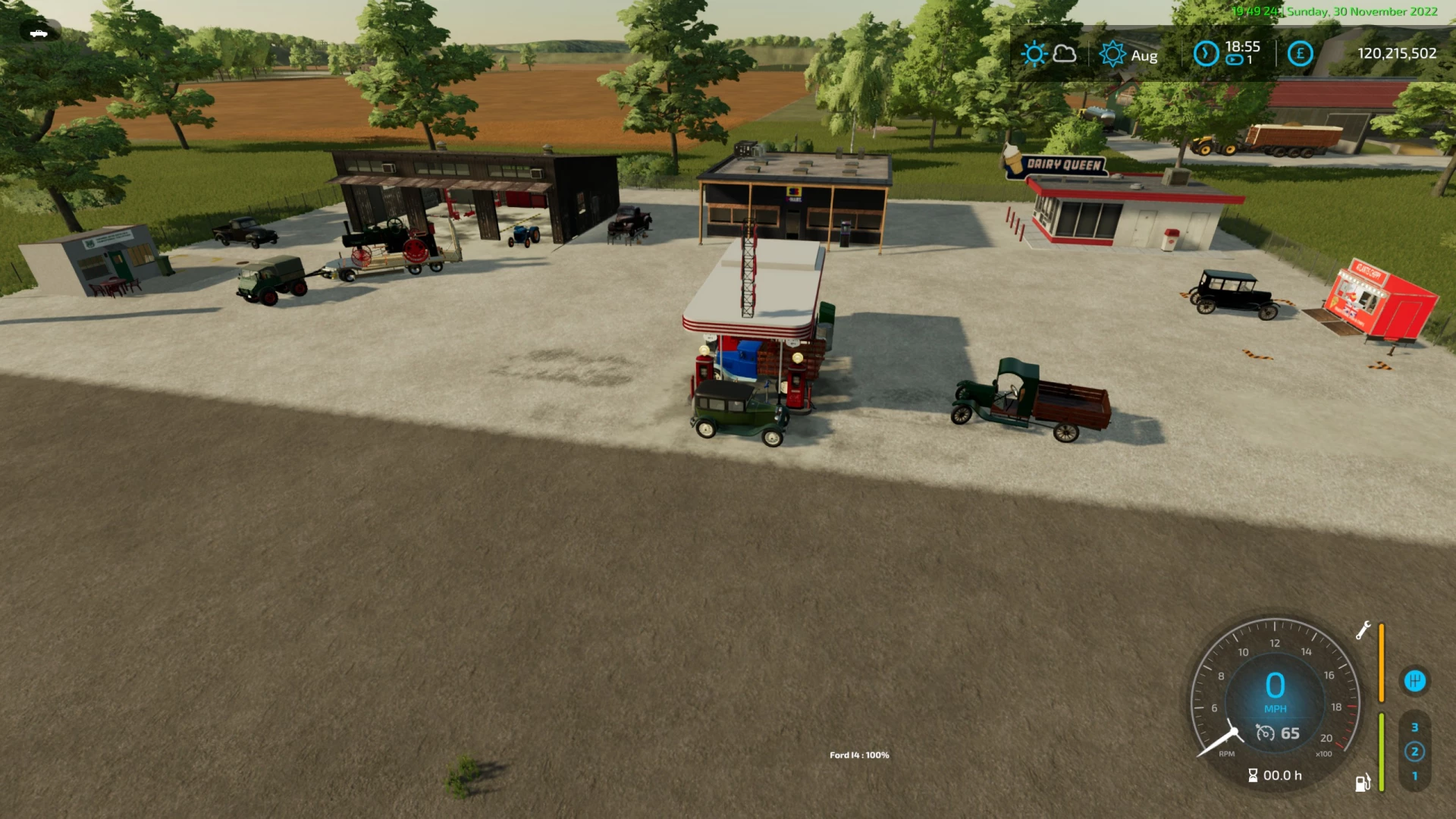Open the pound sterling money icon
This screenshot has width=1456, height=819.
point(1301,54)
